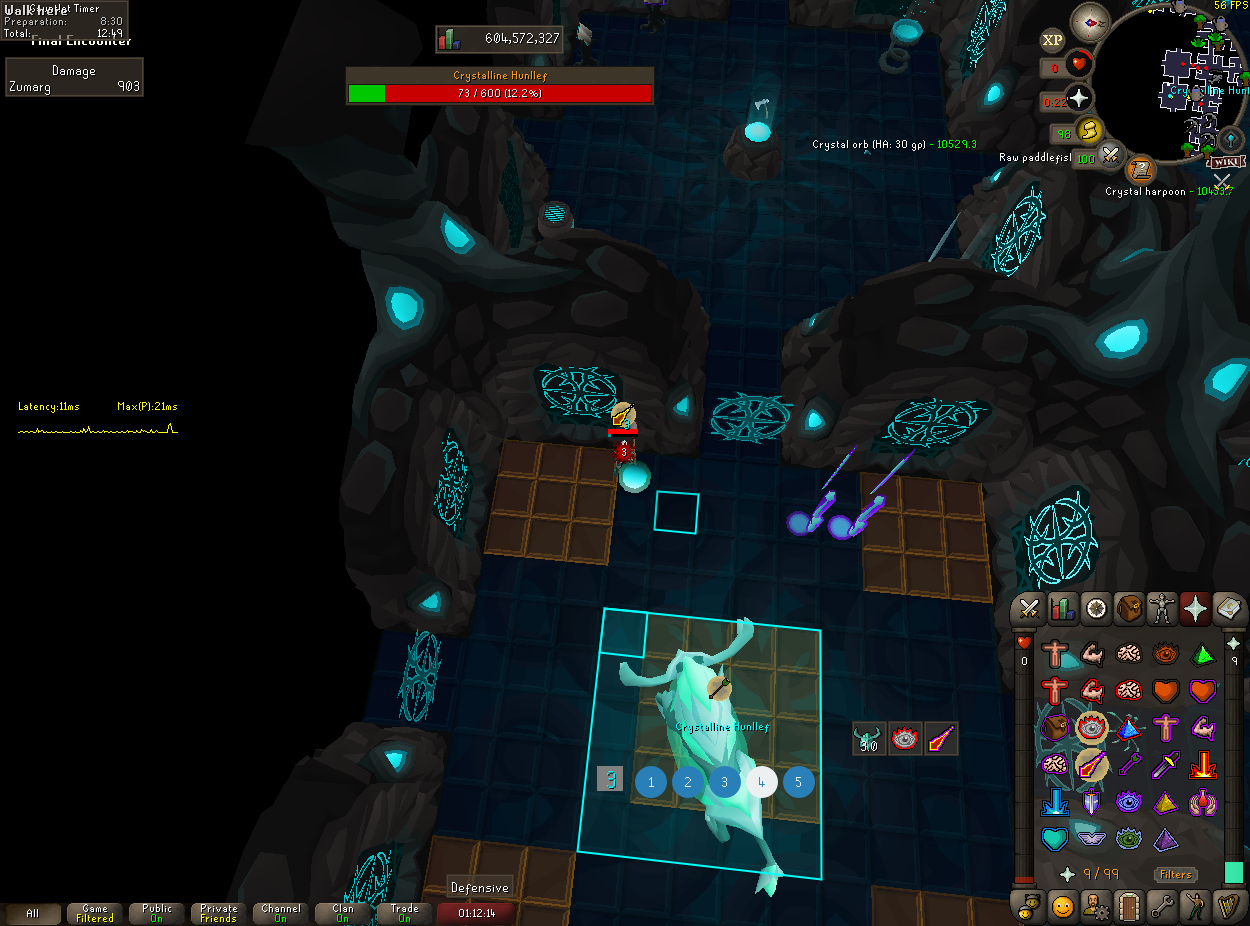Open the Wiki lookup button
Viewport: 1250px width, 926px height.
(1226, 161)
